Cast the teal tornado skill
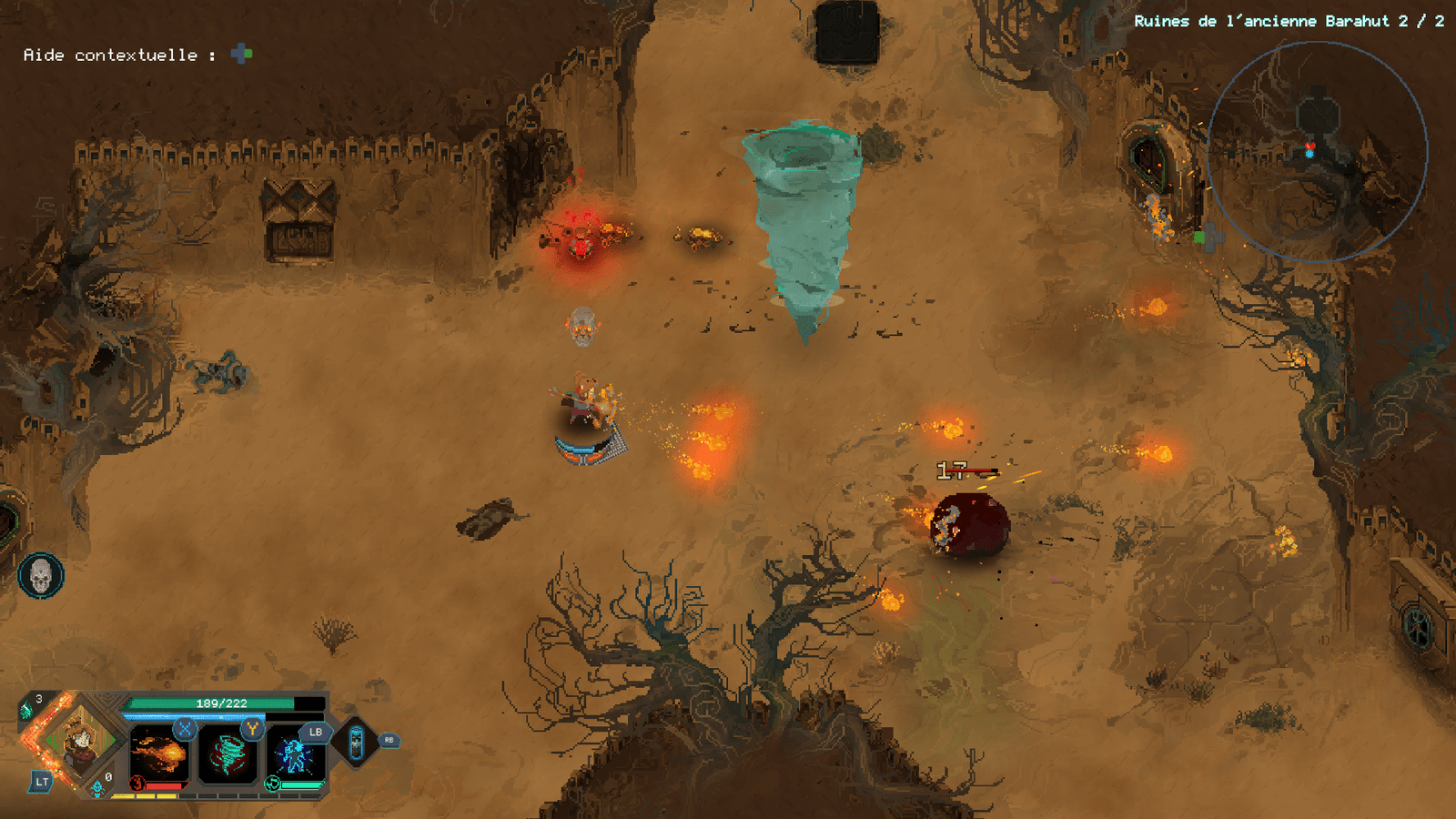The height and width of the screenshot is (819, 1456). tap(227, 755)
